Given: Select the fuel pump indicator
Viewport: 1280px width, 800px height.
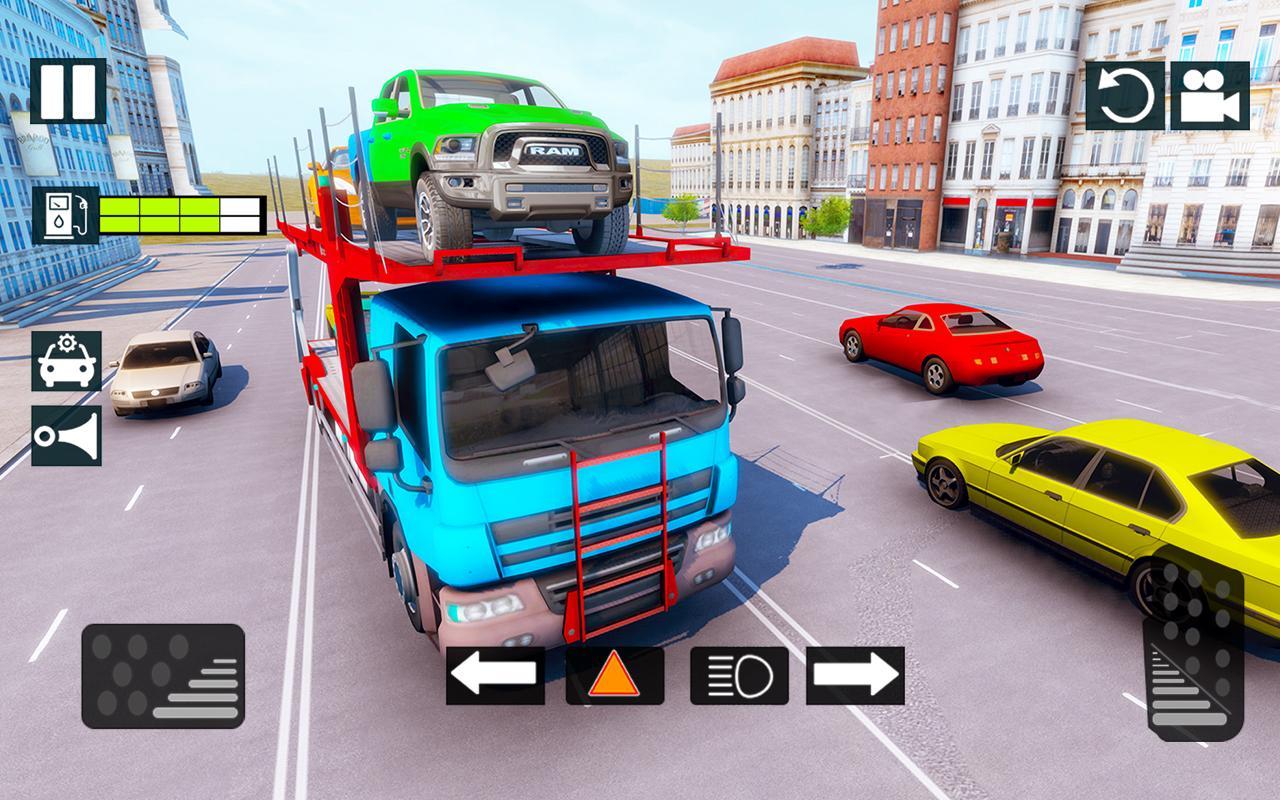Looking at the screenshot, I should pos(64,213).
